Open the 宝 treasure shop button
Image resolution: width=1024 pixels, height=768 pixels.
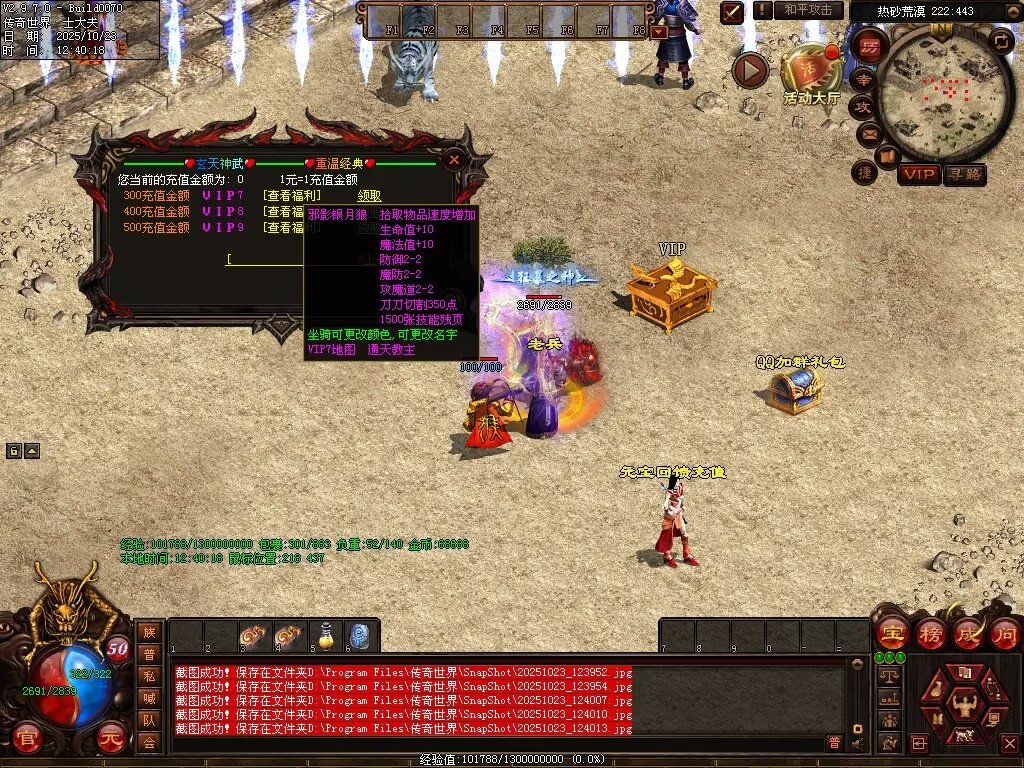tap(891, 633)
